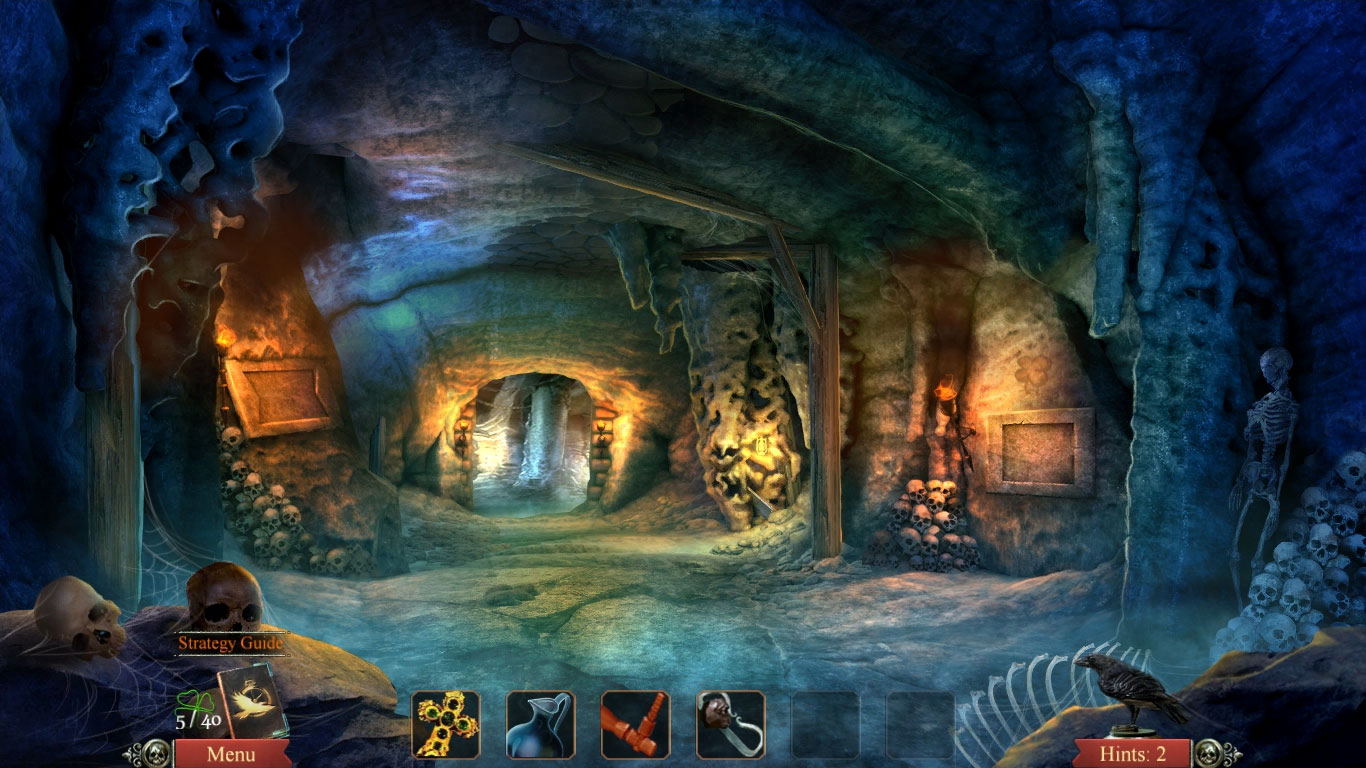
Task: Open the Menu button
Action: (x=231, y=754)
